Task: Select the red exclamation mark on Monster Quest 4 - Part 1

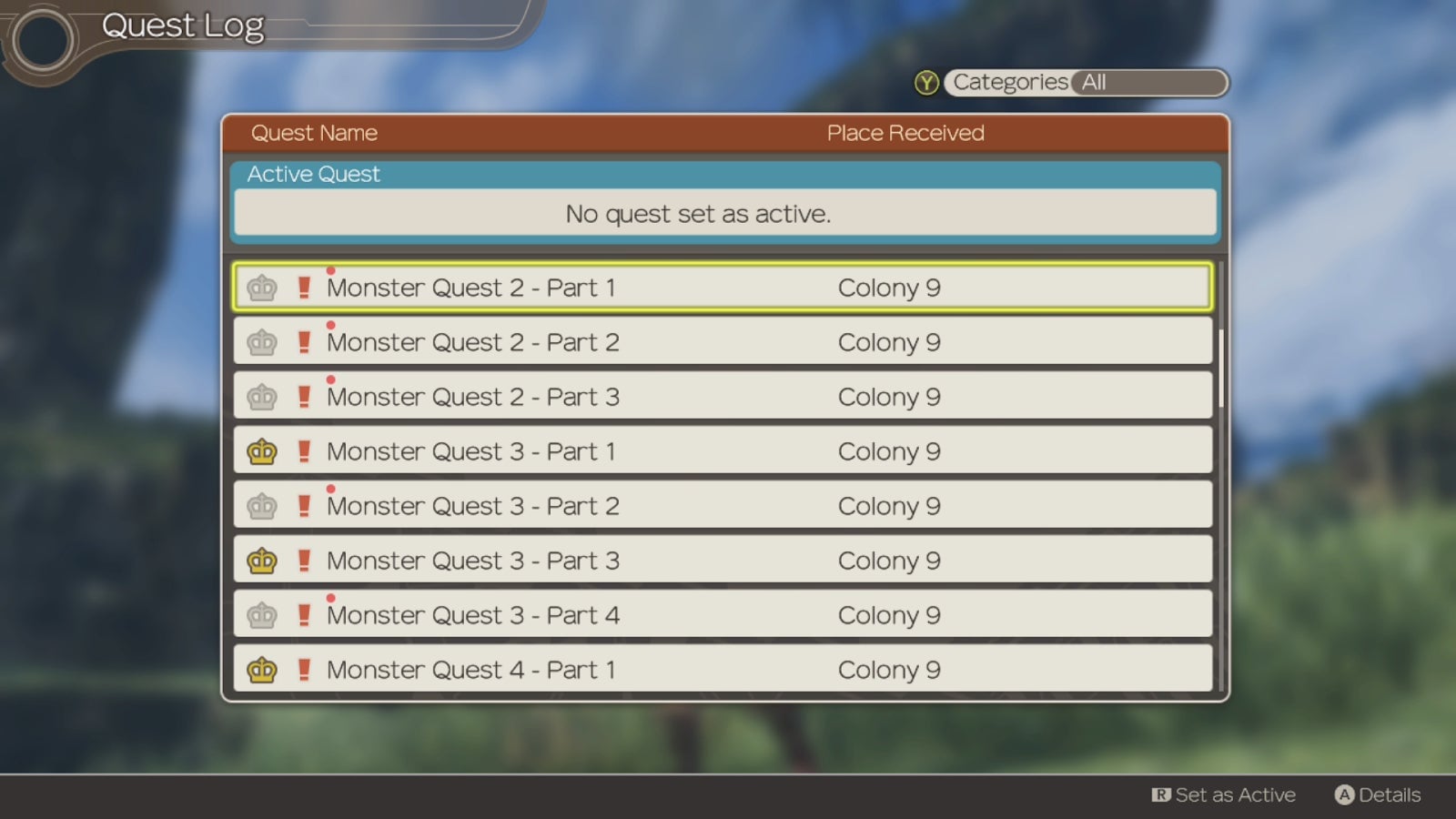Action: tap(304, 670)
